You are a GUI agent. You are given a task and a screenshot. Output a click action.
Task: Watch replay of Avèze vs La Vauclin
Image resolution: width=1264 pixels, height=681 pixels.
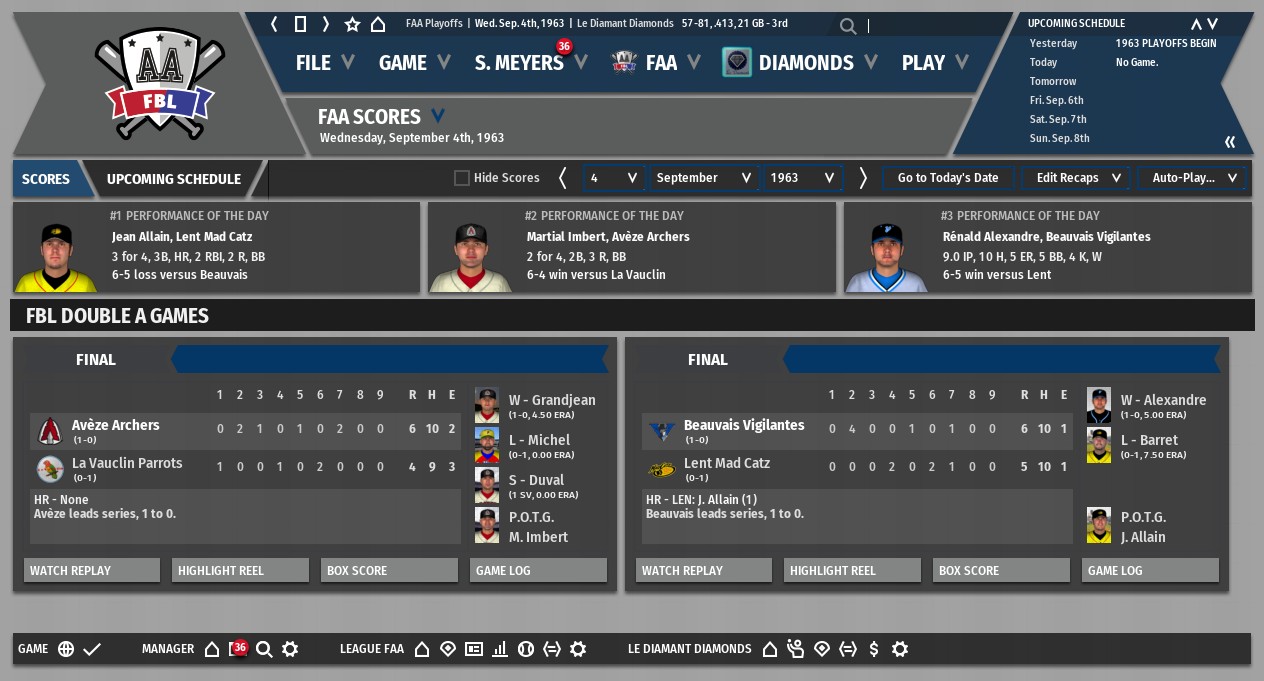pyautogui.click(x=92, y=571)
